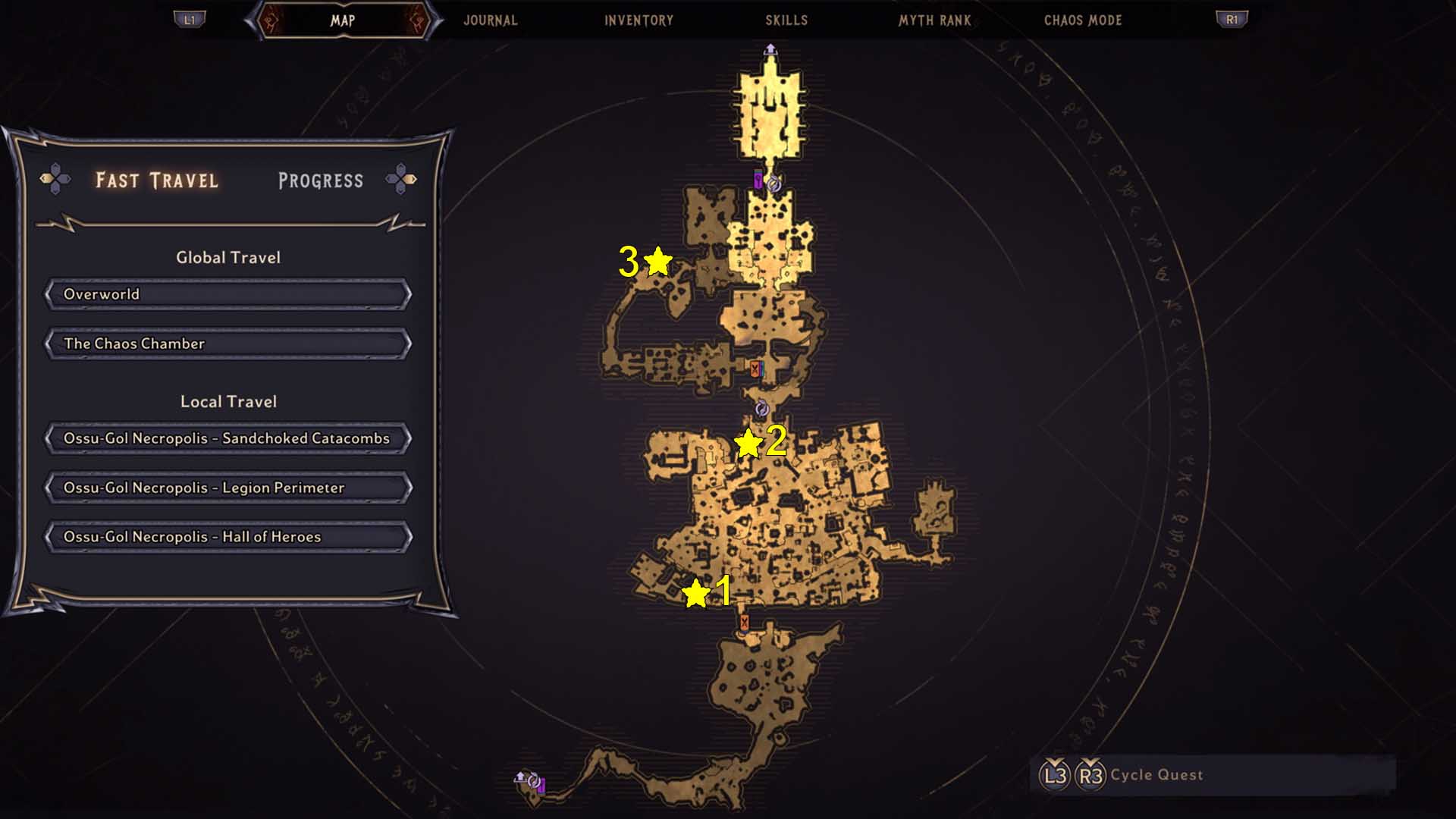The image size is (1456, 819).
Task: Toggle R1 to switch to the next menu
Action: click(x=1233, y=20)
